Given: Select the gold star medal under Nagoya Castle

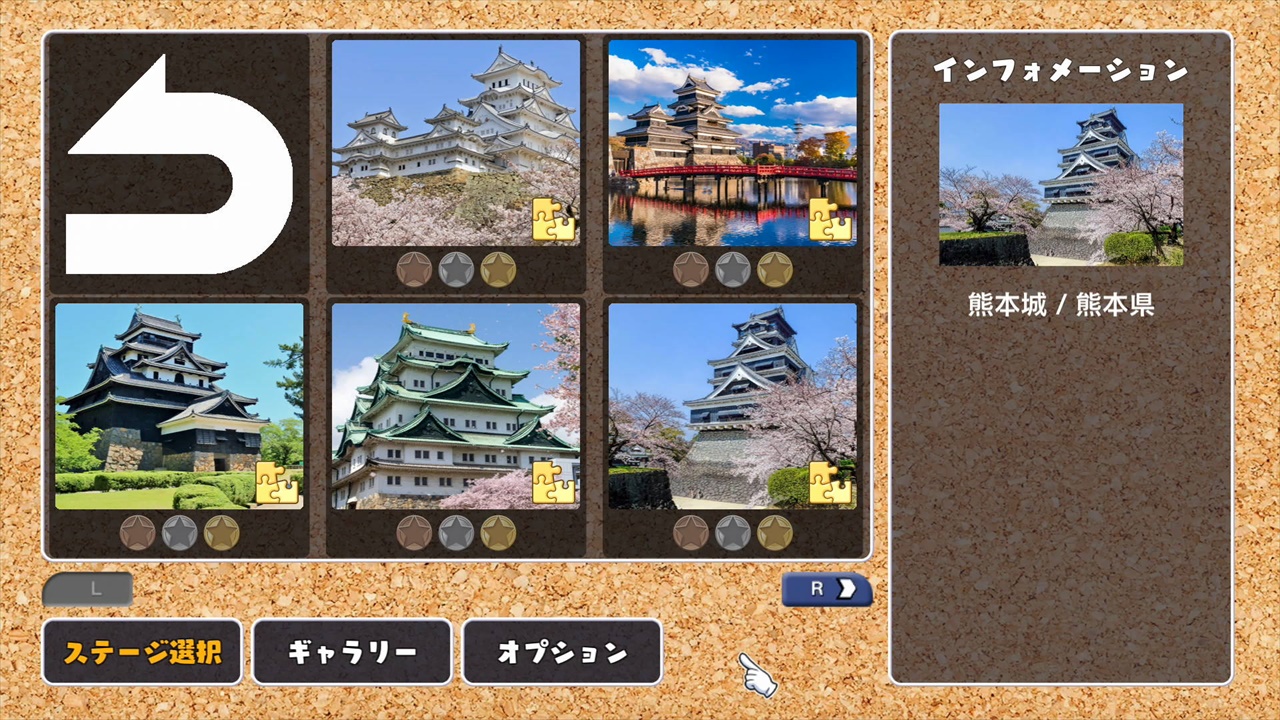Looking at the screenshot, I should [500, 533].
